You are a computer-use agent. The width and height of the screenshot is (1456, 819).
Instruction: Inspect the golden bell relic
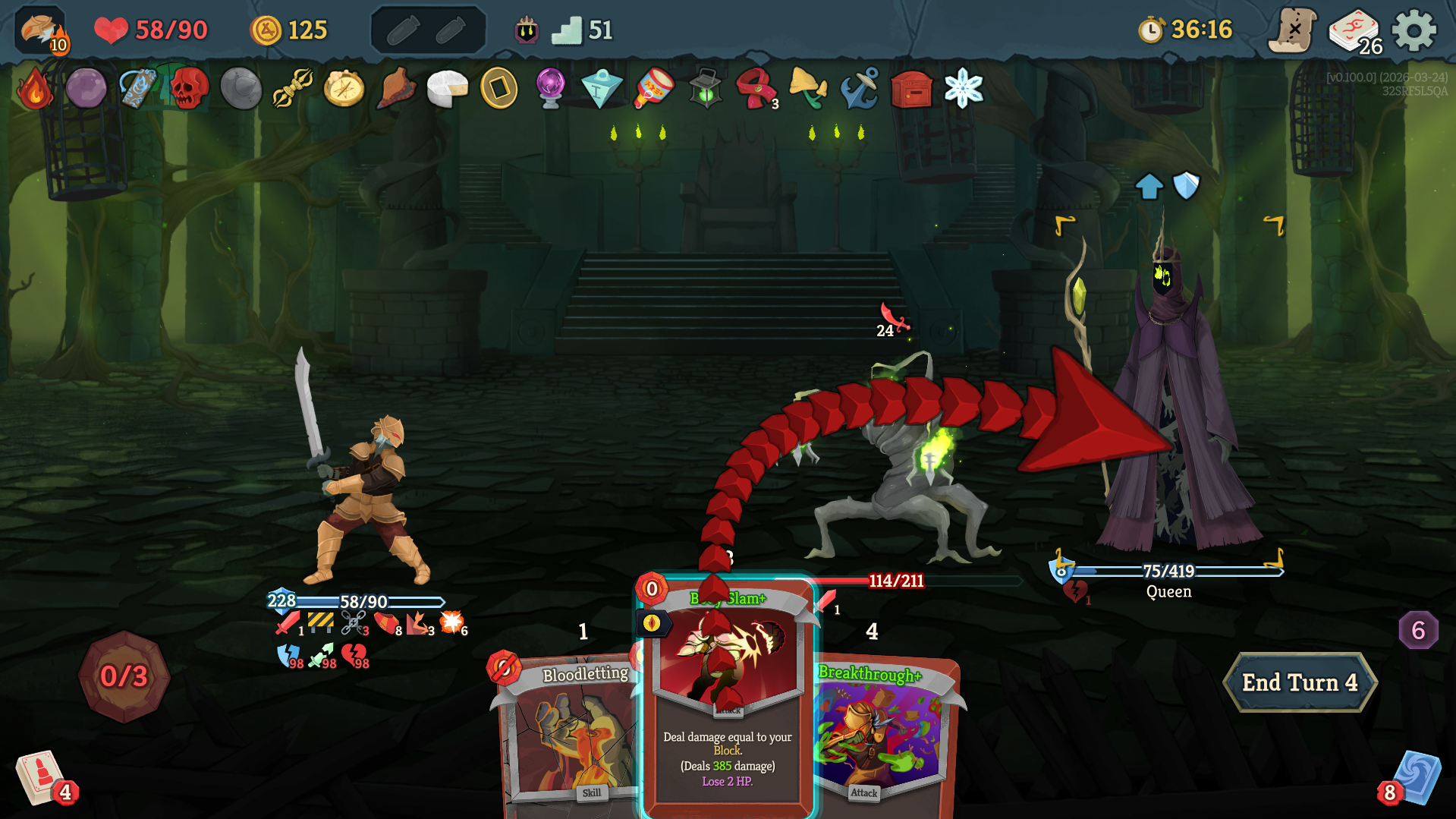[807, 89]
